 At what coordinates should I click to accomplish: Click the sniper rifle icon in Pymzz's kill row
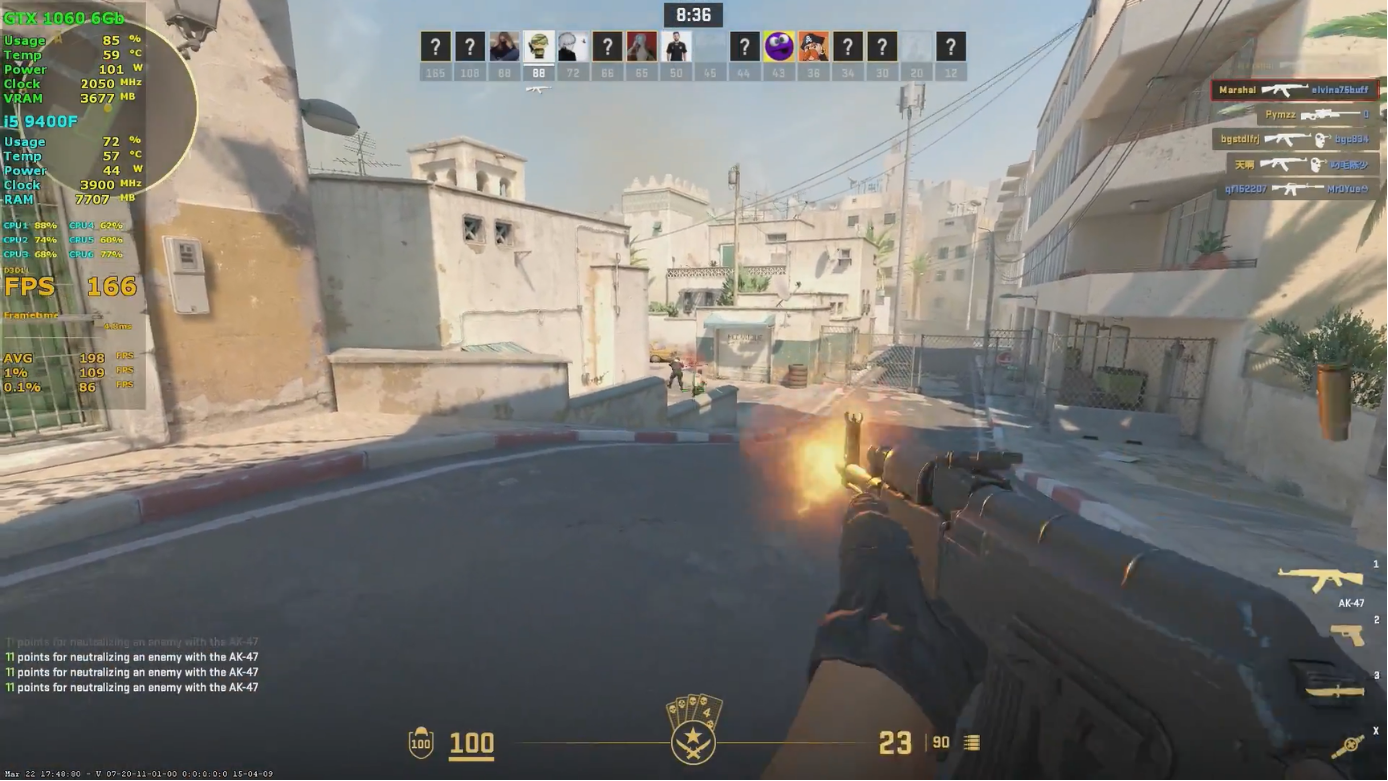[x=1331, y=115]
